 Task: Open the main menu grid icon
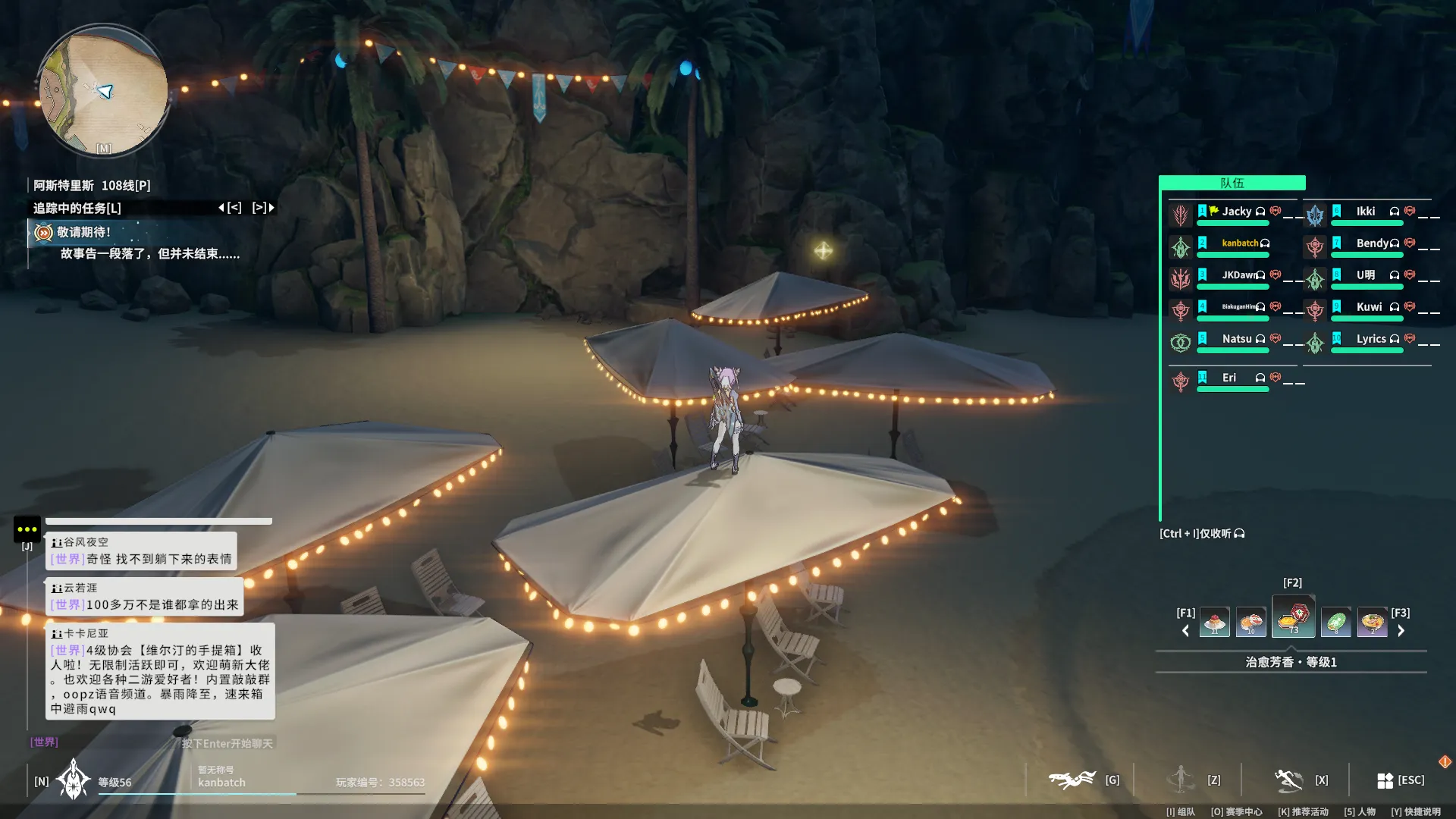point(1385,780)
